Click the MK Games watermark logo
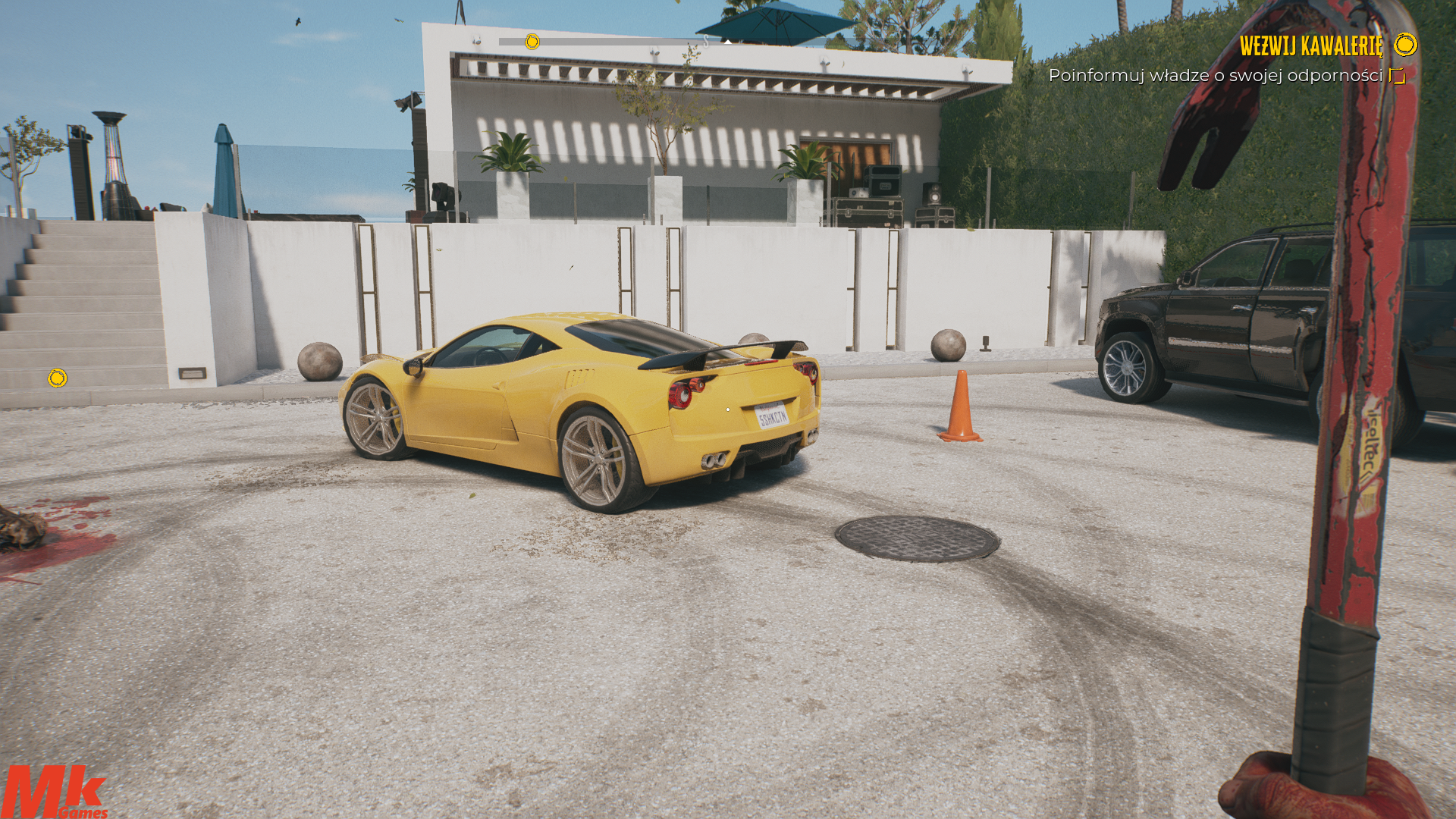The height and width of the screenshot is (819, 1456). (55, 792)
